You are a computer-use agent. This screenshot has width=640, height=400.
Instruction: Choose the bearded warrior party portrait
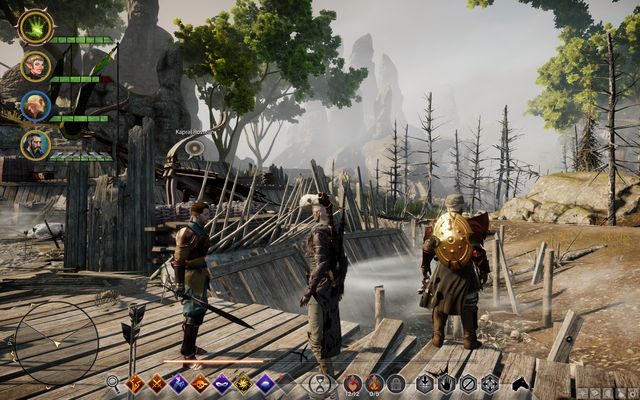pos(35,144)
